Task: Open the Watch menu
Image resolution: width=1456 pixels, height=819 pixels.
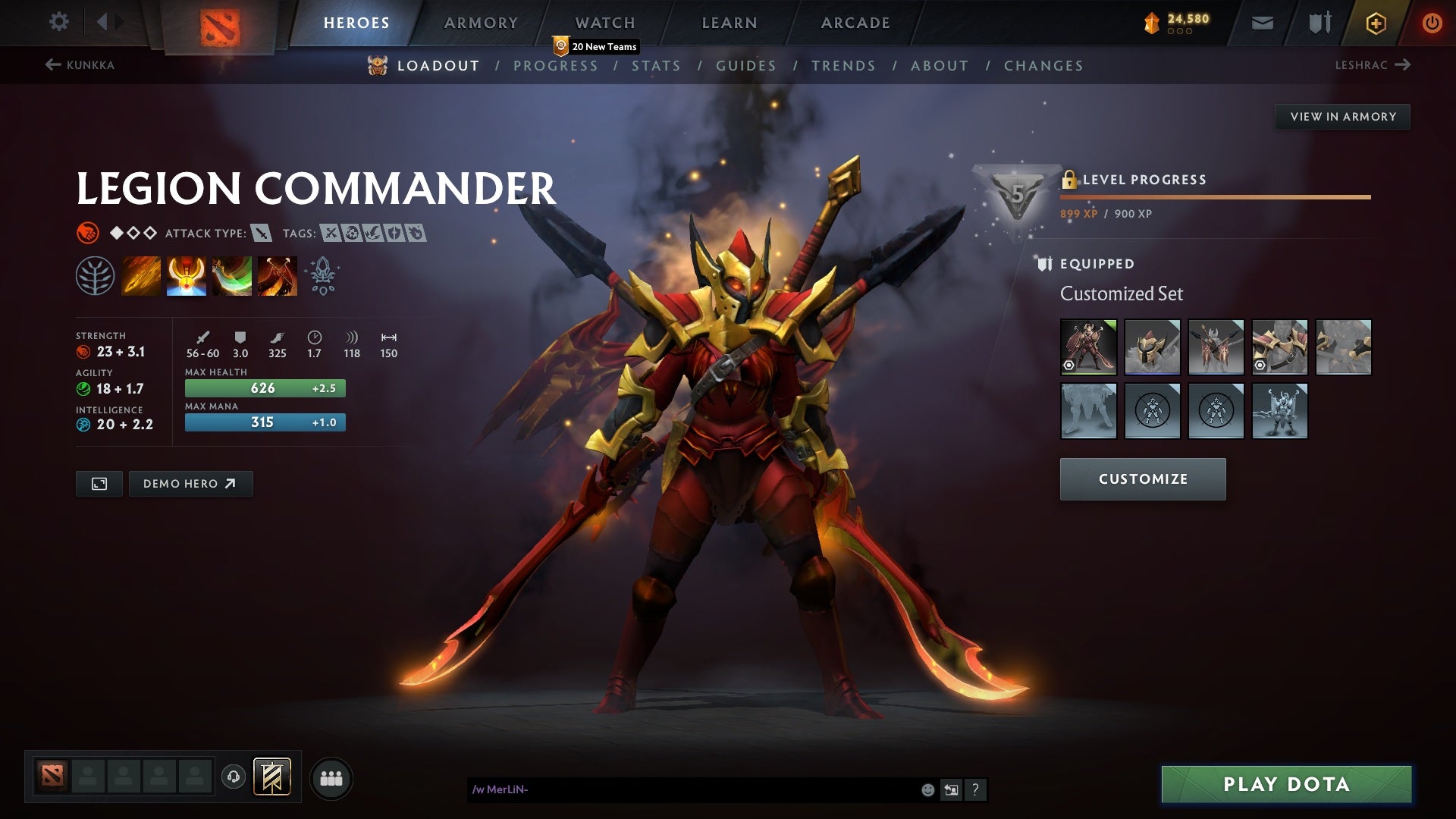Action: (x=604, y=23)
